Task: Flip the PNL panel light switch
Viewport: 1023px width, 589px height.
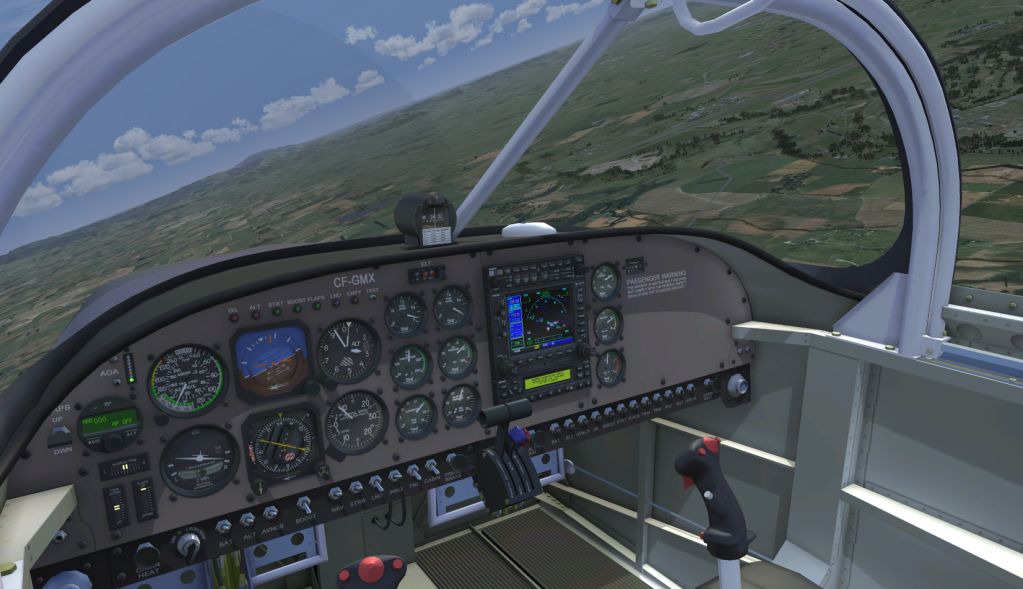Action: coord(413,471)
